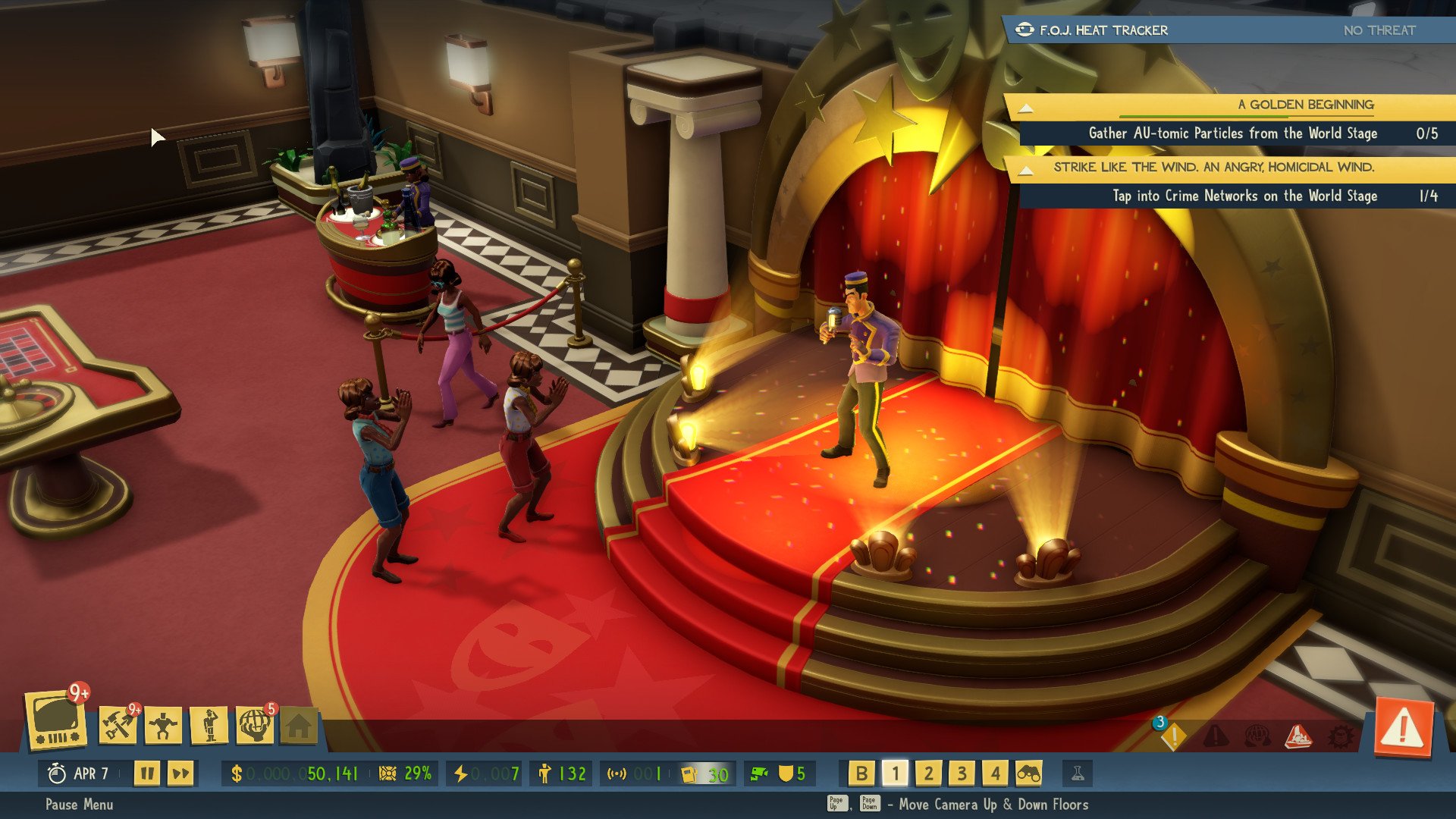
Task: Open the build menu with hammer icon
Action: coord(118,725)
